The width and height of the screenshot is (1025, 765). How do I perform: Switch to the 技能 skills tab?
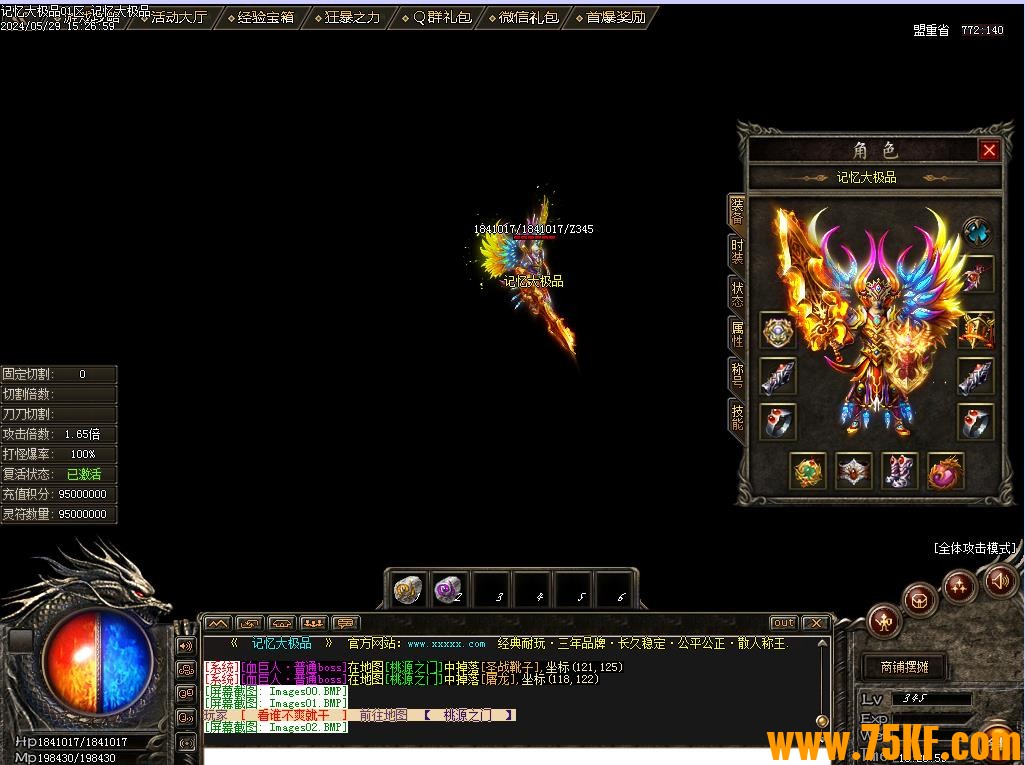tap(737, 416)
